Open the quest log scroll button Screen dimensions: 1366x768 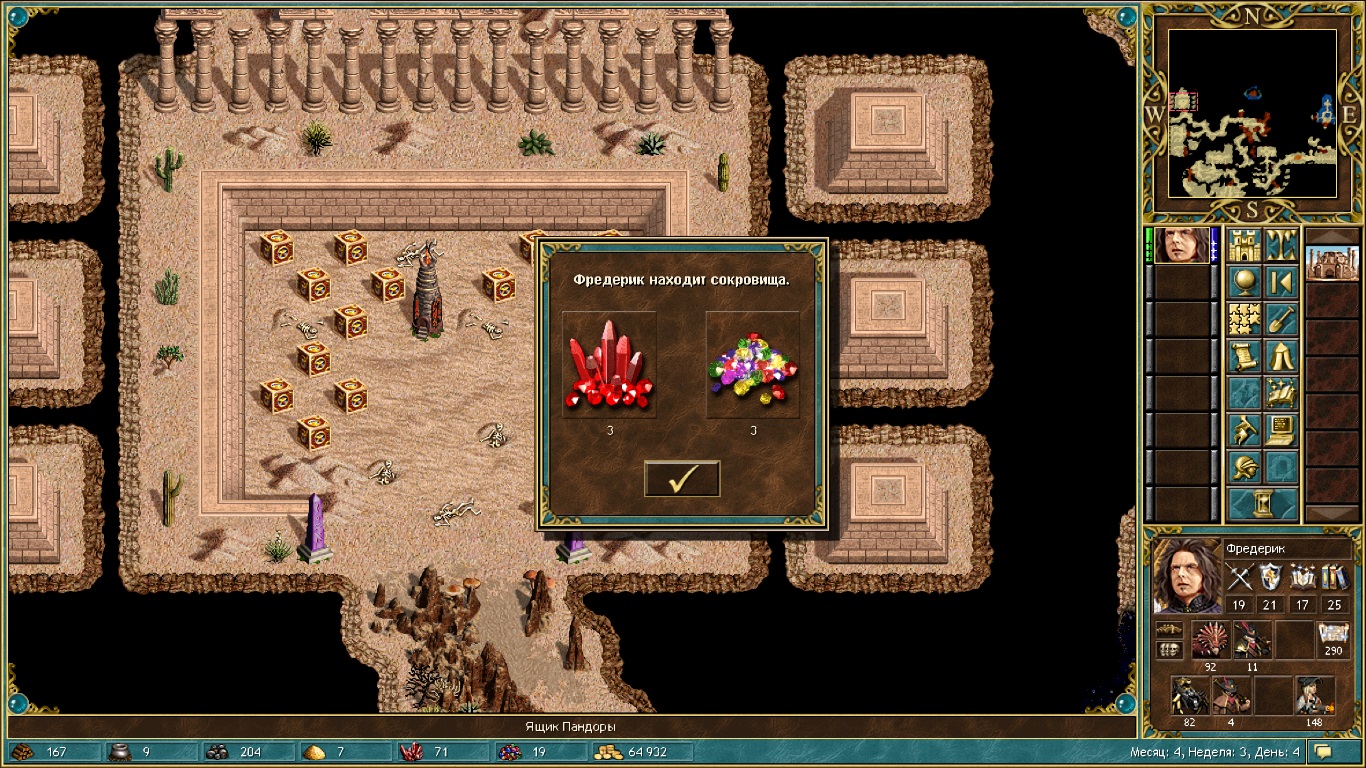[x=1245, y=356]
